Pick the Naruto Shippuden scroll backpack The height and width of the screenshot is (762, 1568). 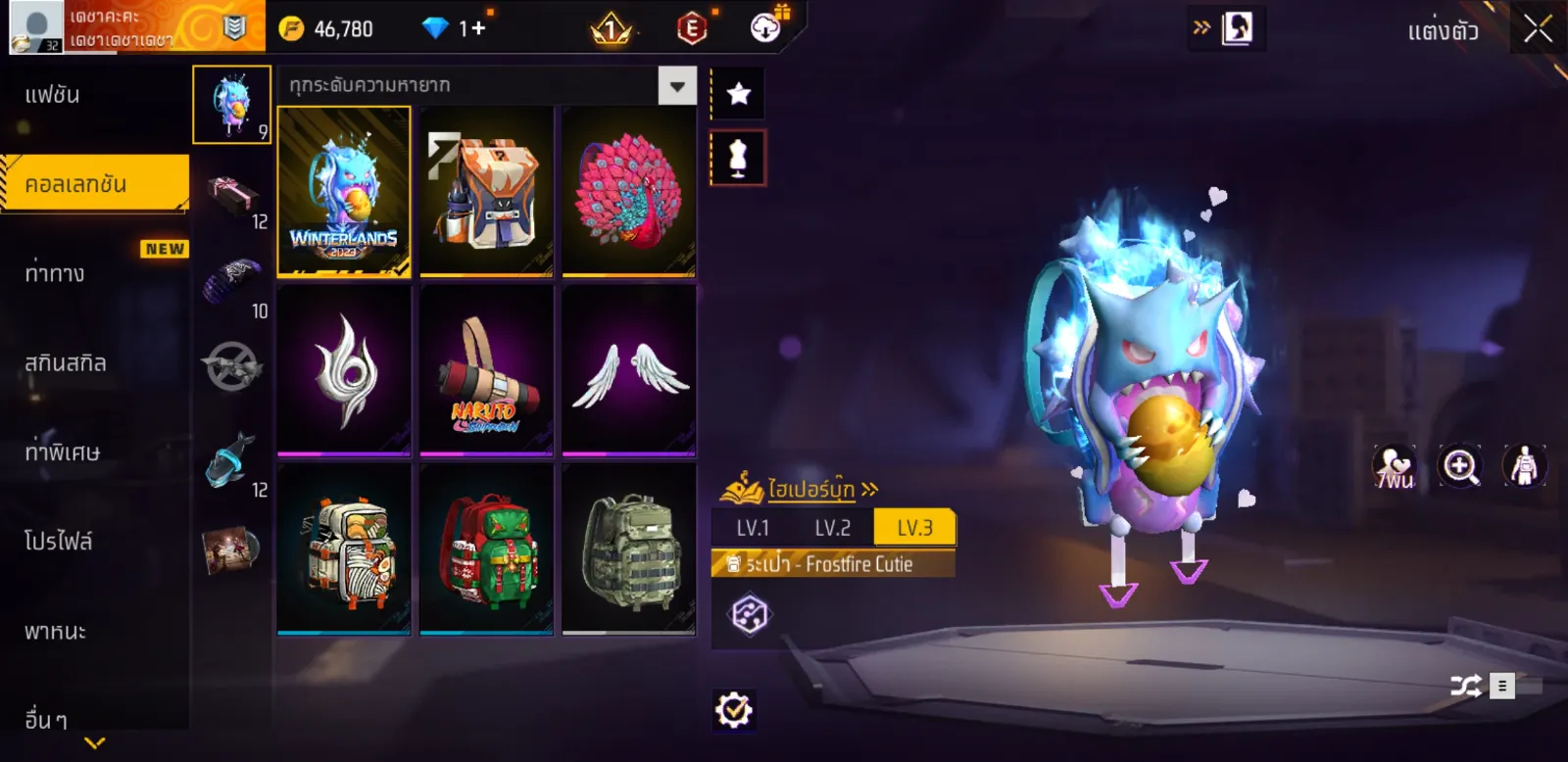point(486,371)
